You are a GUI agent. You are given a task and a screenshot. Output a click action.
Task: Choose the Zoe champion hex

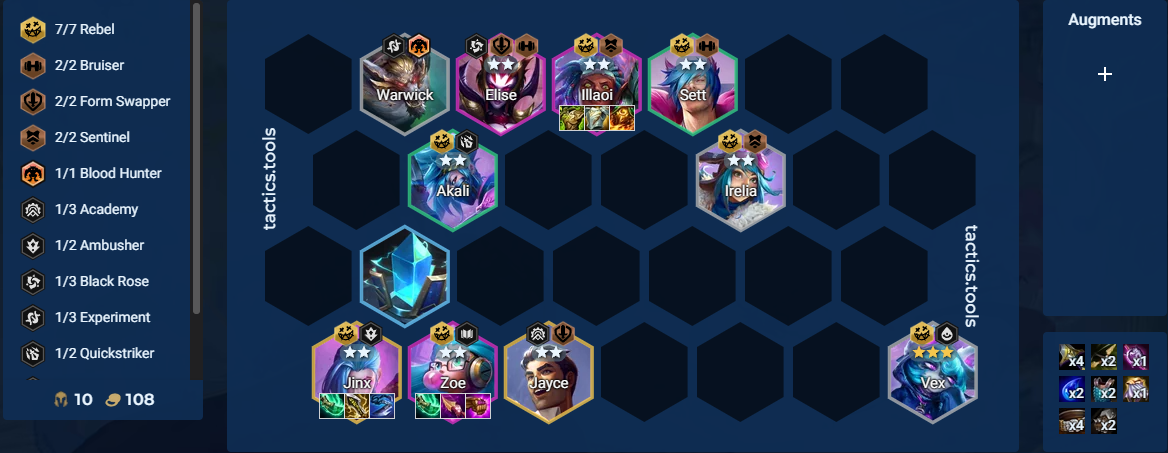tap(452, 378)
